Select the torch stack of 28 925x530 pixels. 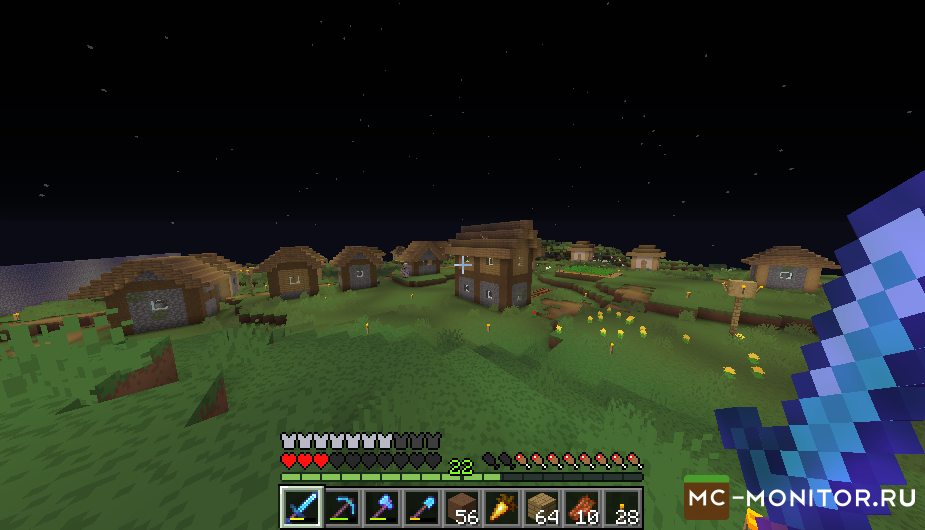(x=622, y=507)
